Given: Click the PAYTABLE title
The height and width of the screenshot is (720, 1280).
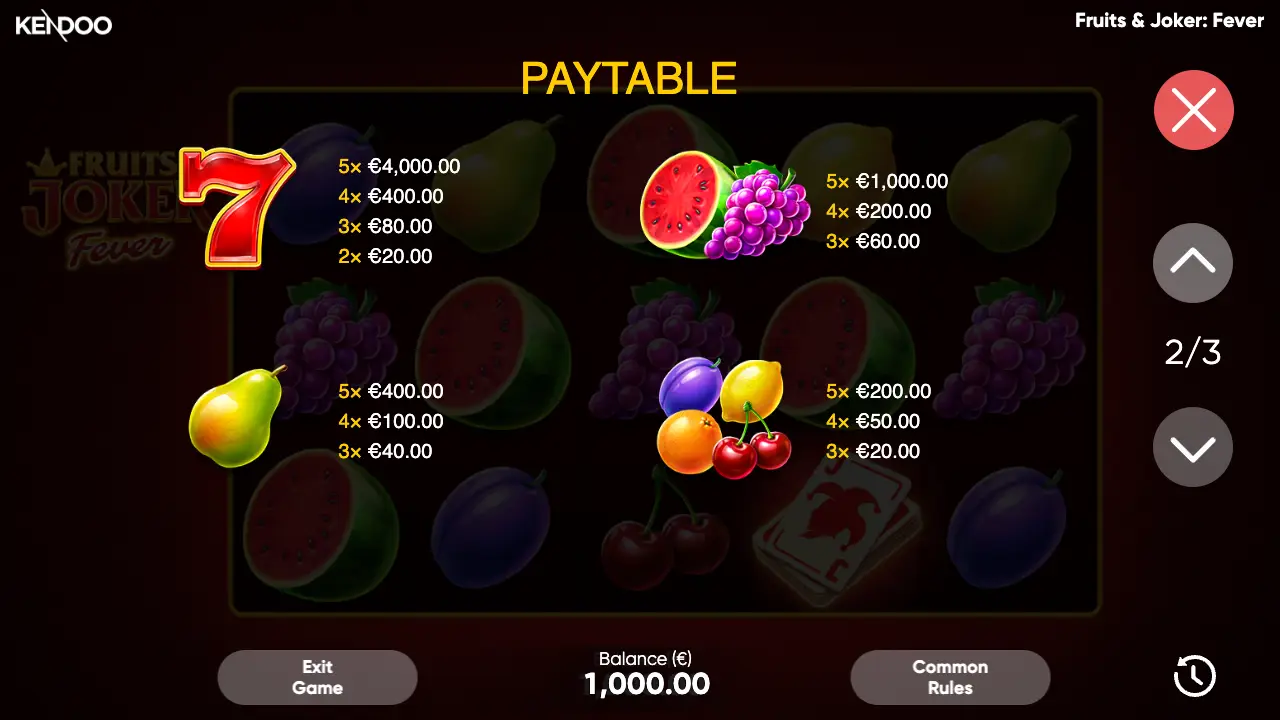Looking at the screenshot, I should 628,79.
